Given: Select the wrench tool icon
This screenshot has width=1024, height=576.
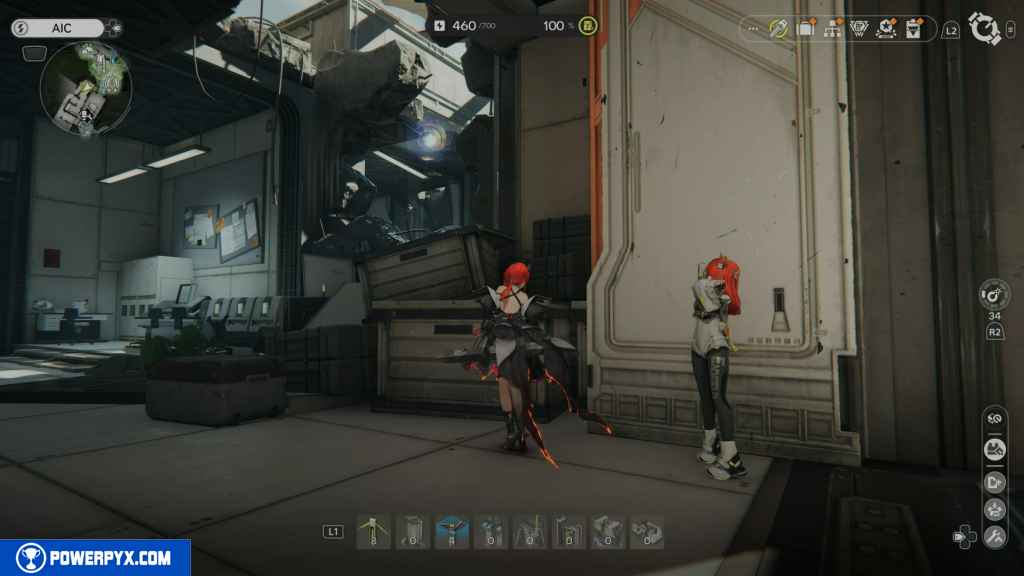Looking at the screenshot, I should [995, 537].
